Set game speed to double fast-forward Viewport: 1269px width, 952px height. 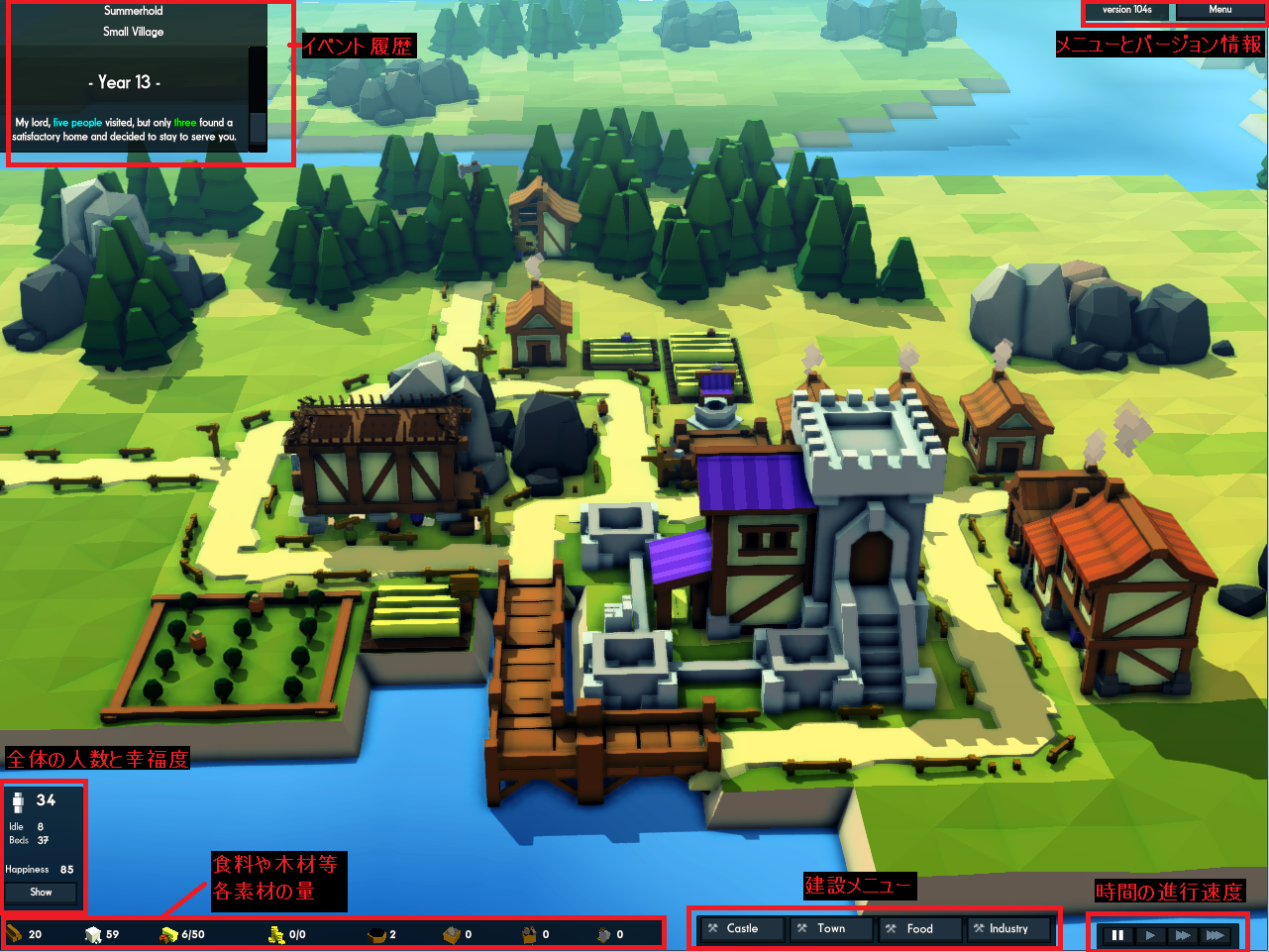pyautogui.click(x=1182, y=935)
